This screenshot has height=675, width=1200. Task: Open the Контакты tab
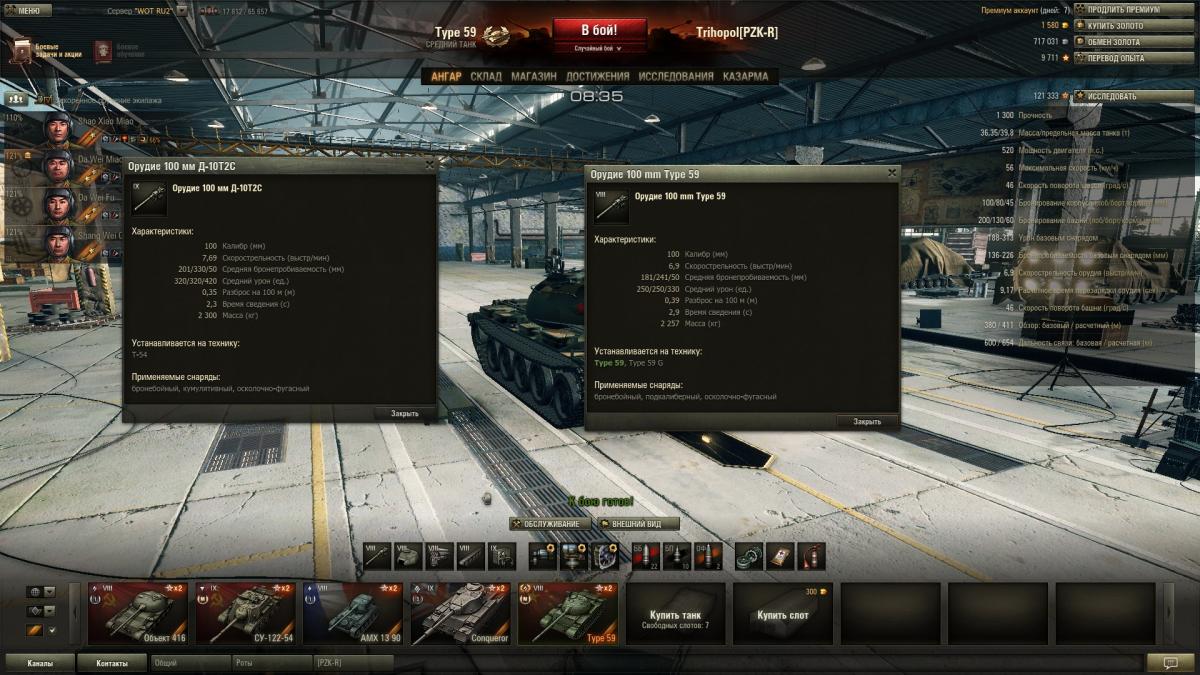click(112, 663)
